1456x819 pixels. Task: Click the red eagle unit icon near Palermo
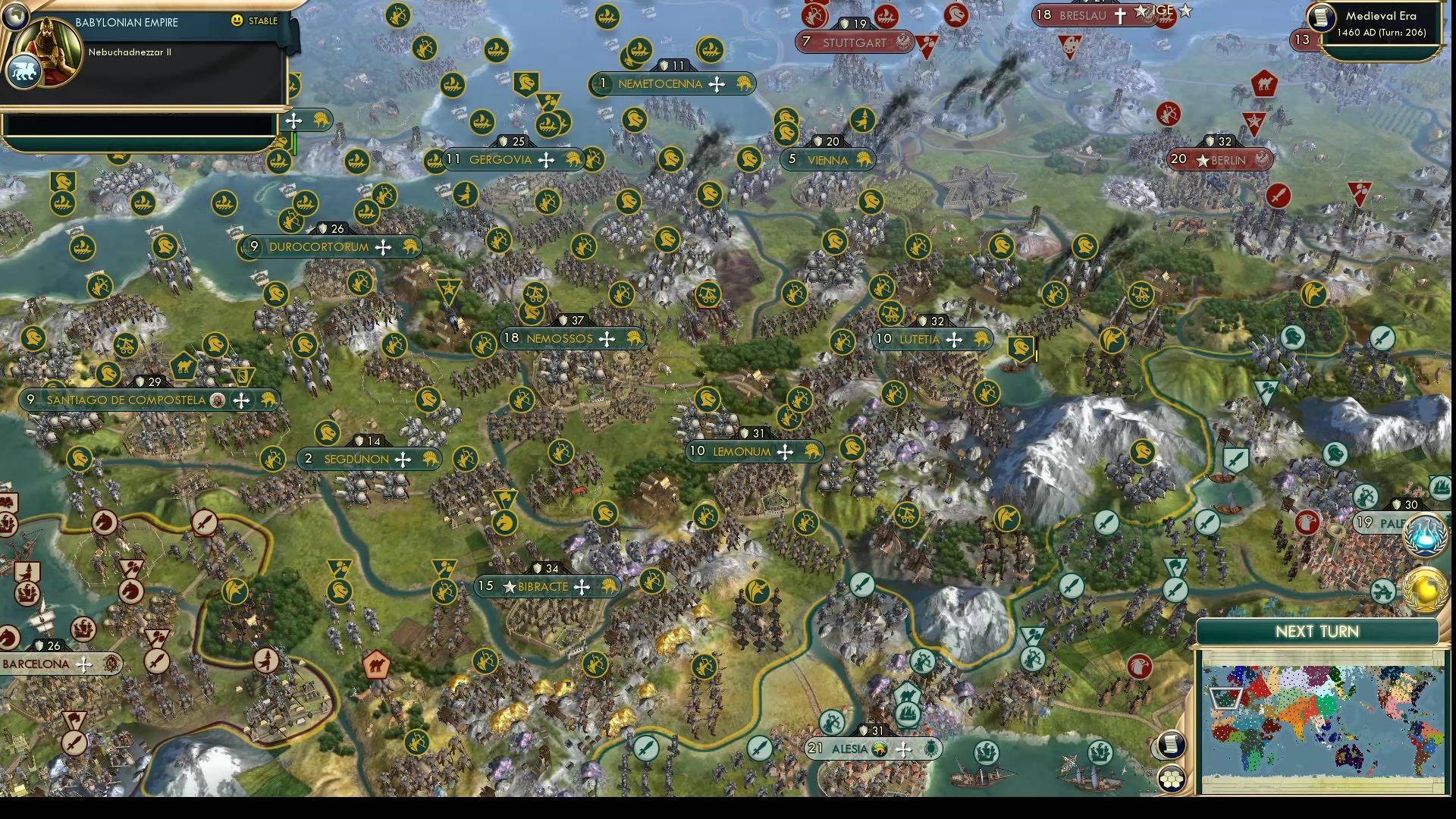click(x=1307, y=522)
